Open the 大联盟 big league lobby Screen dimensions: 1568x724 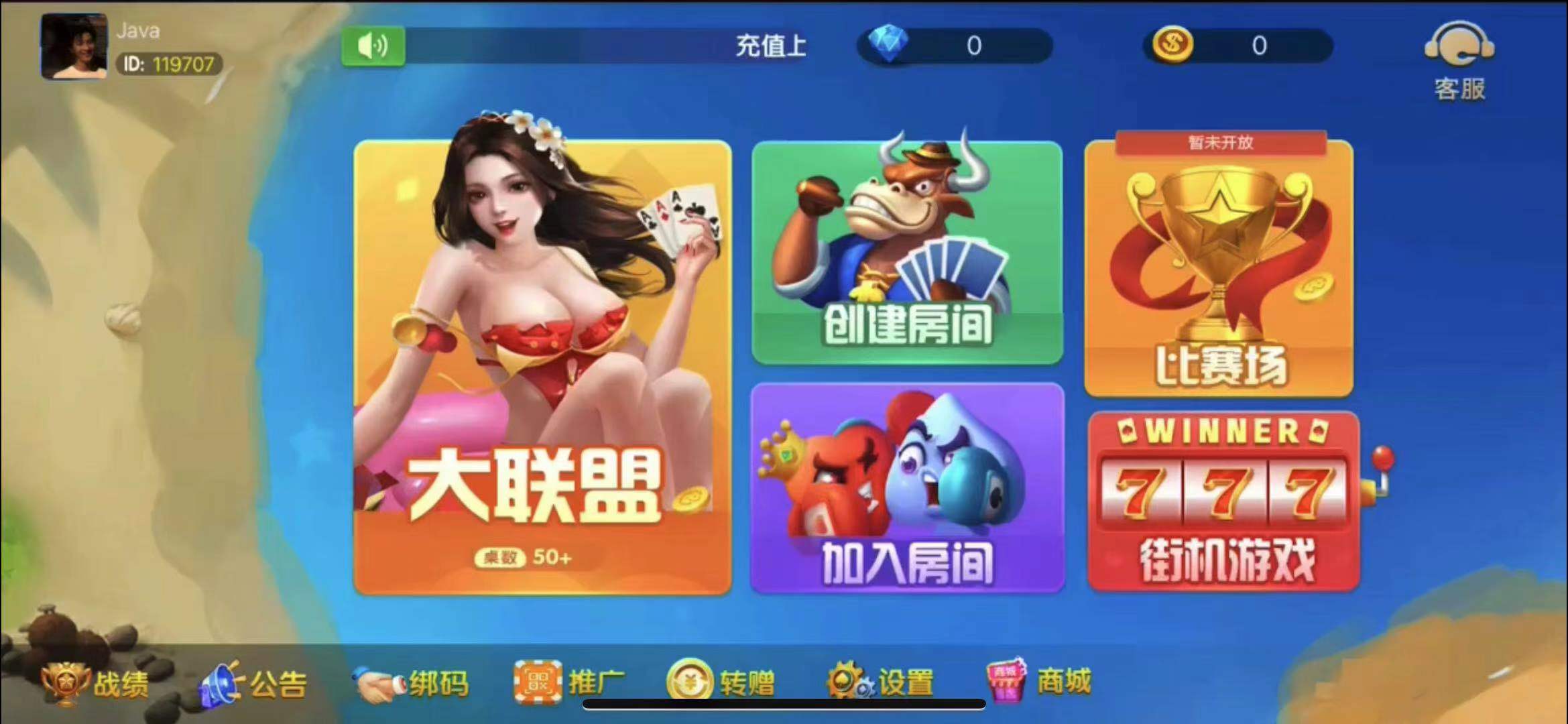[543, 375]
